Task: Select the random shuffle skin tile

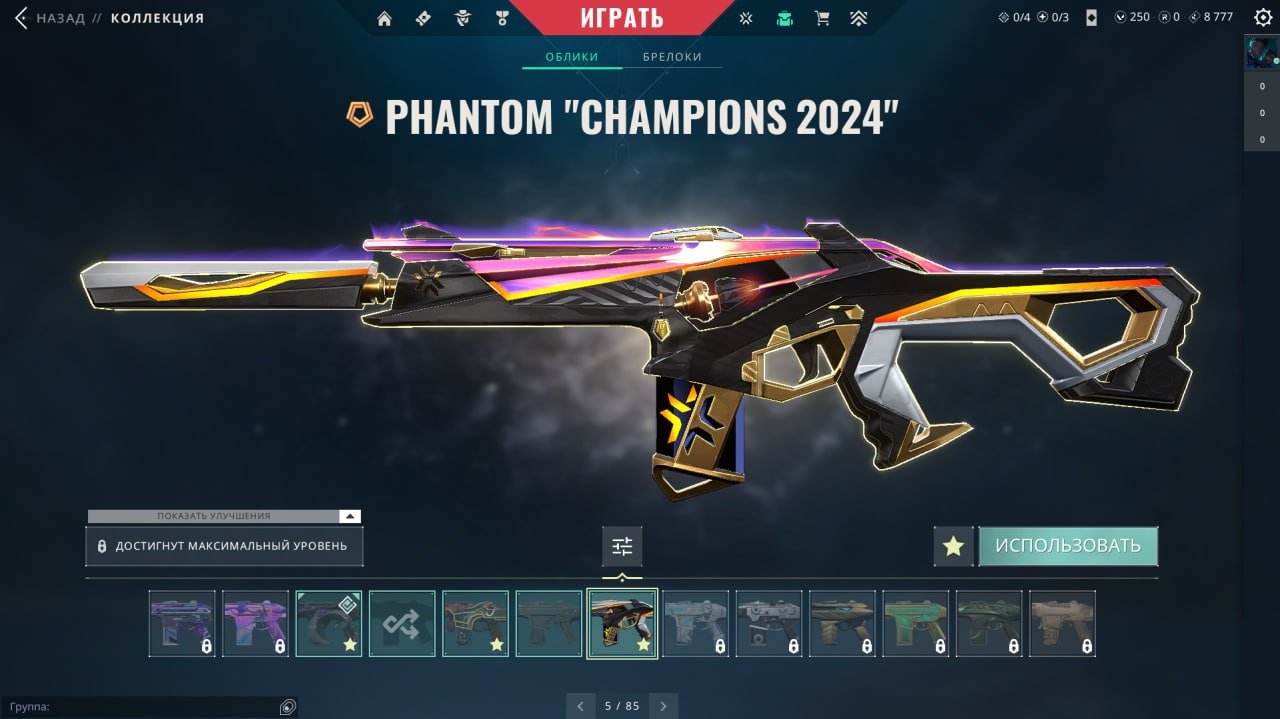Action: [x=402, y=623]
